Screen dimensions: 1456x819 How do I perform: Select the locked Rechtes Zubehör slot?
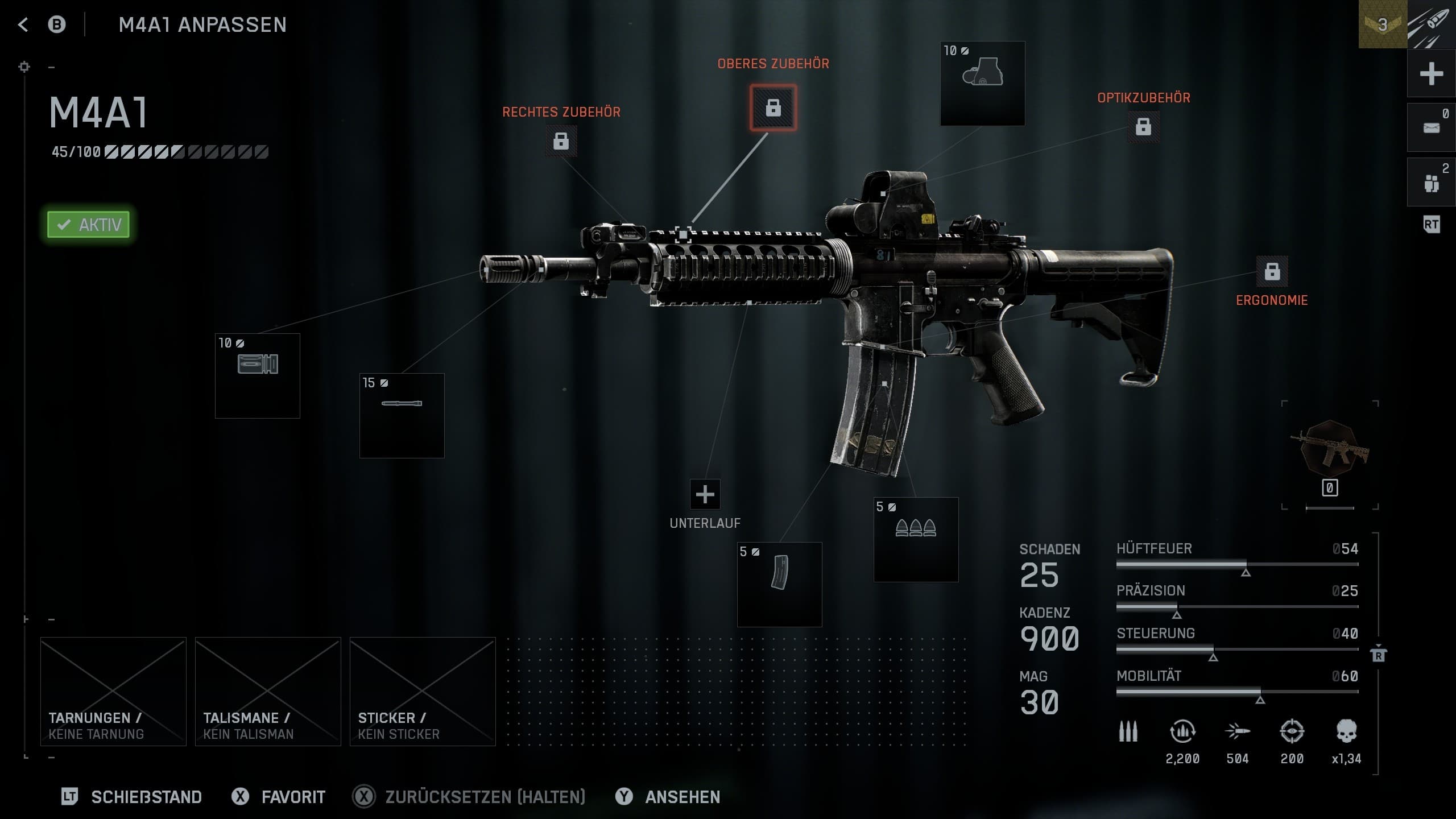point(561,140)
